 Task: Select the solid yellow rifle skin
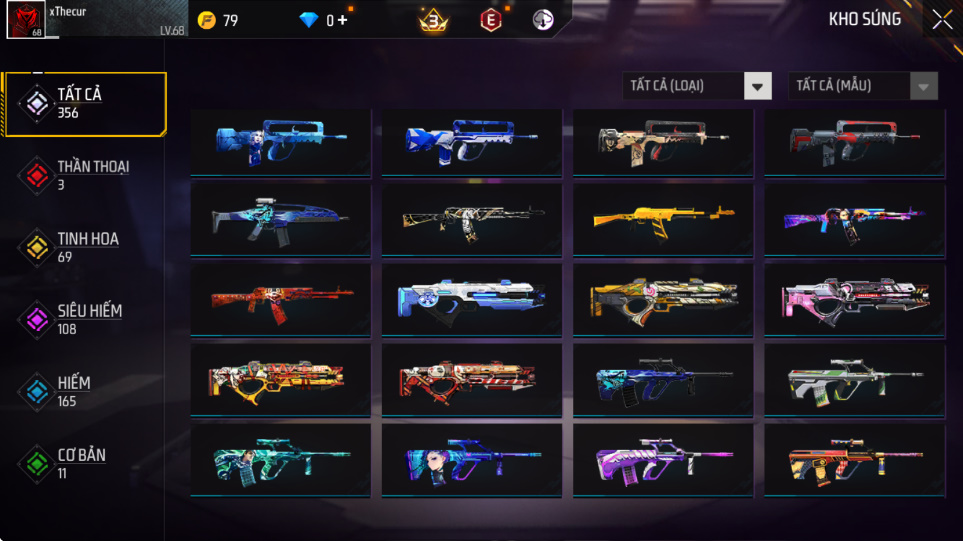point(663,217)
